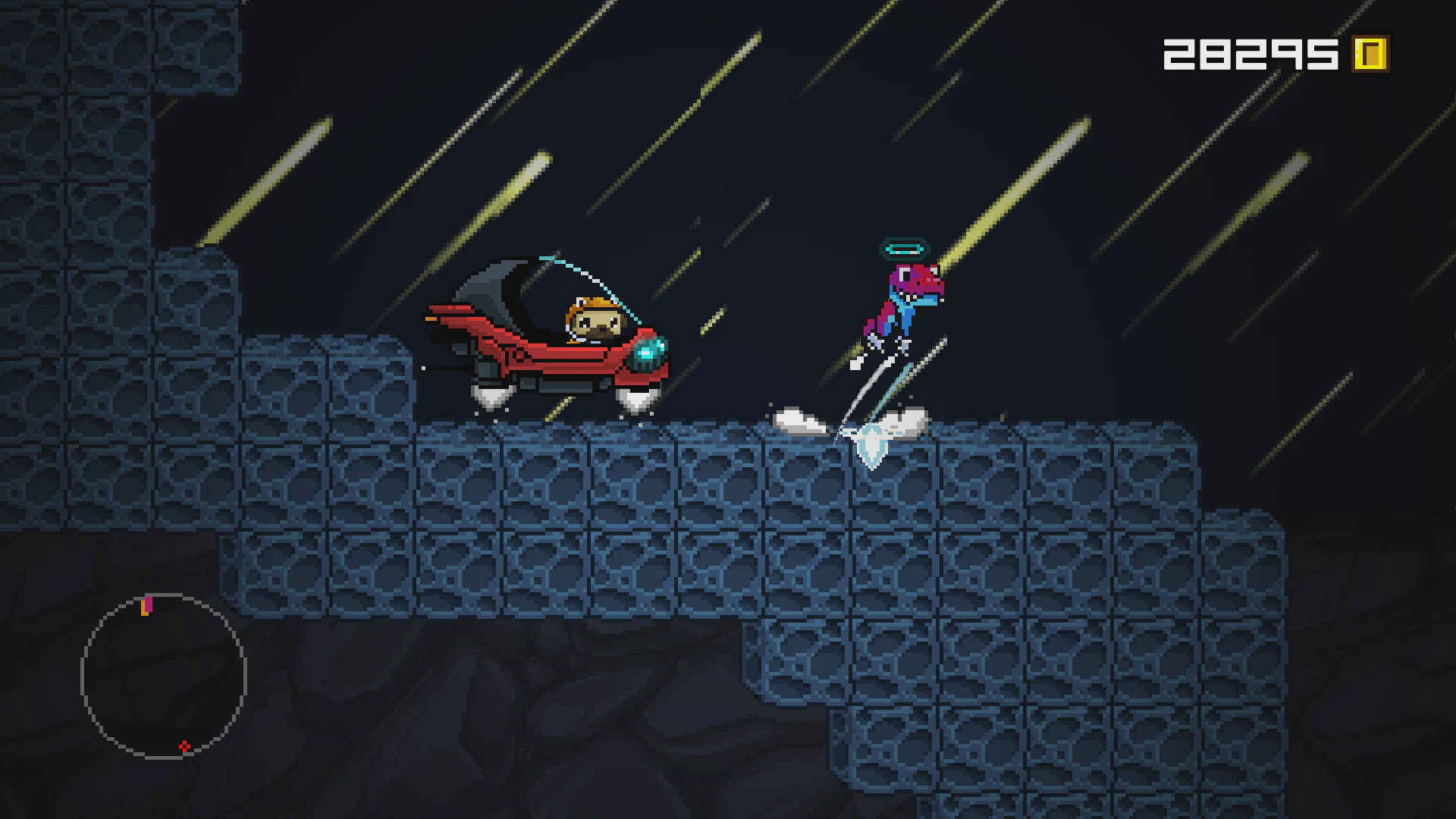This screenshot has height=819, width=1456.
Task: Click the orange marker on the minimap circle
Action: point(144,609)
